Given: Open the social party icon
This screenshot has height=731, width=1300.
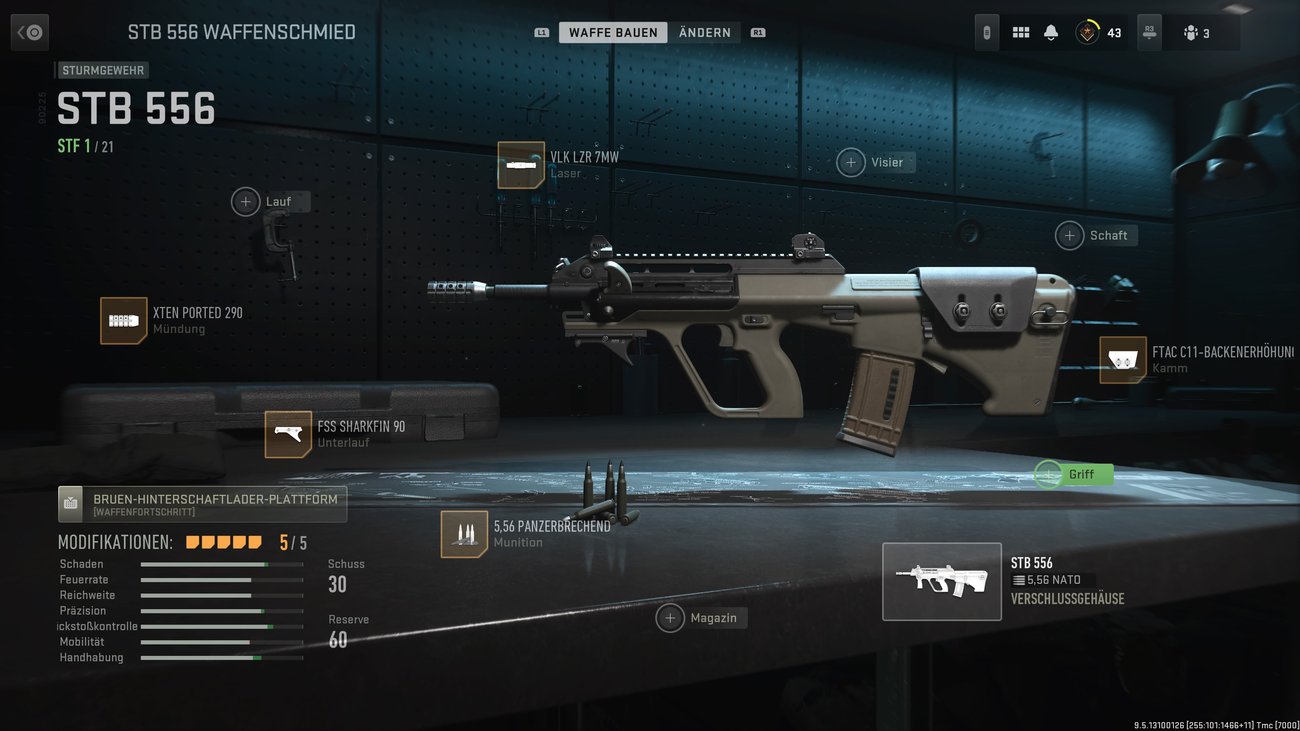Looking at the screenshot, I should coord(1196,33).
